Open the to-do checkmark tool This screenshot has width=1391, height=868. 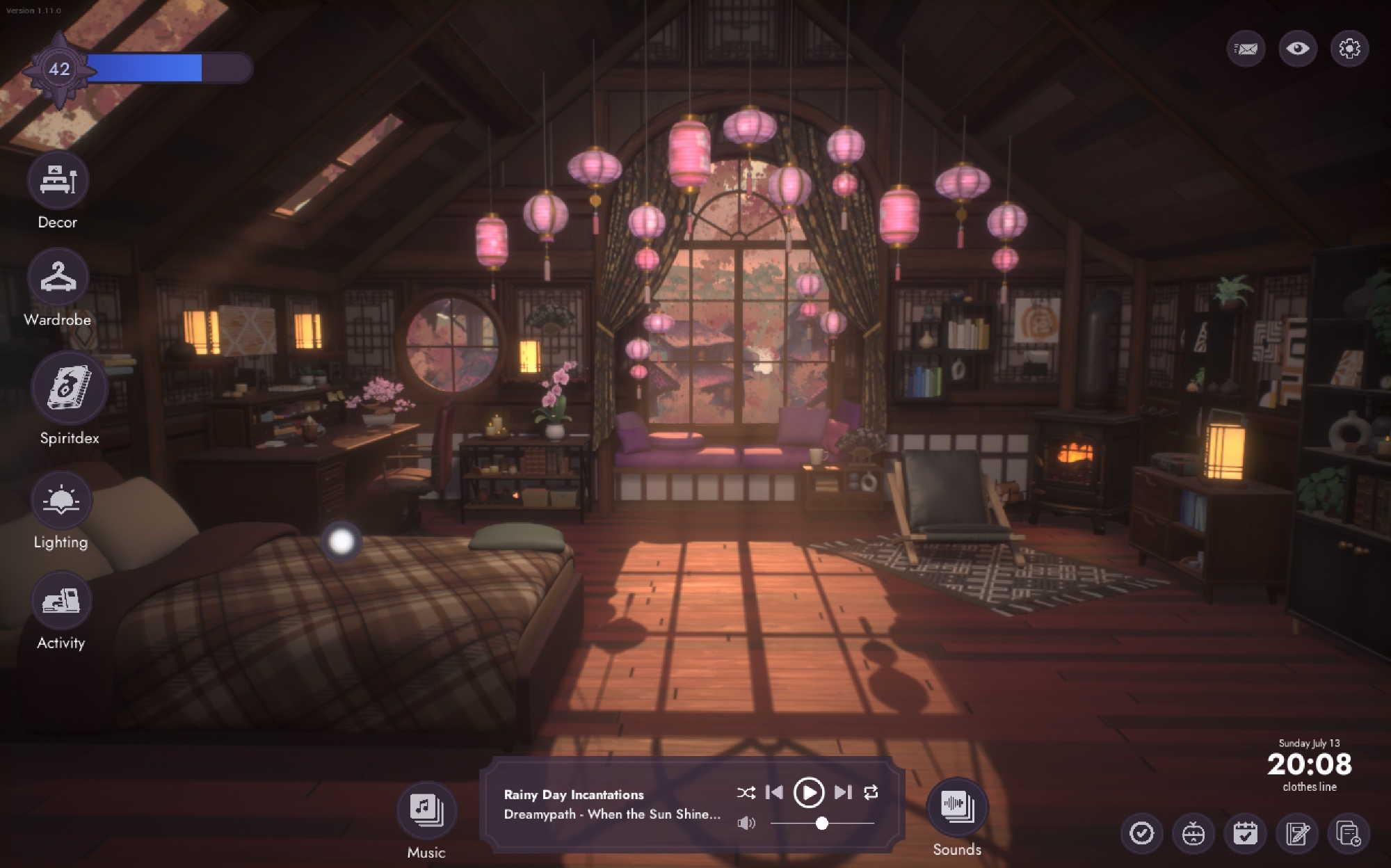tap(1141, 833)
